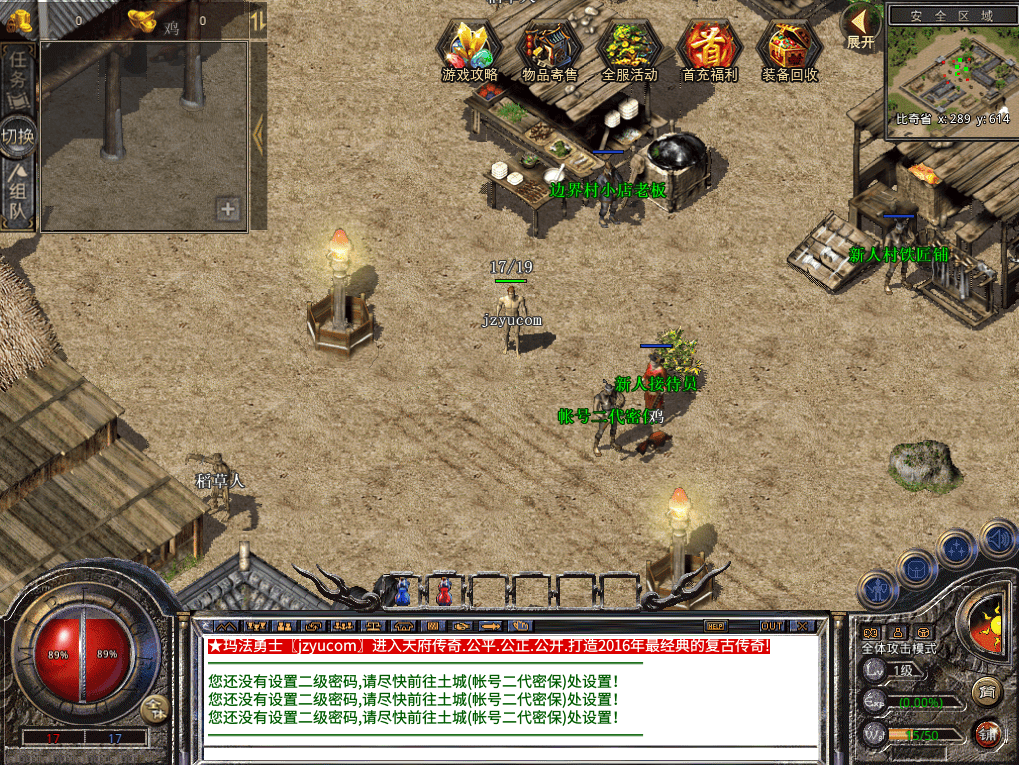1019x765 pixels.
Task: Use the blue mana potion slot
Action: [402, 592]
